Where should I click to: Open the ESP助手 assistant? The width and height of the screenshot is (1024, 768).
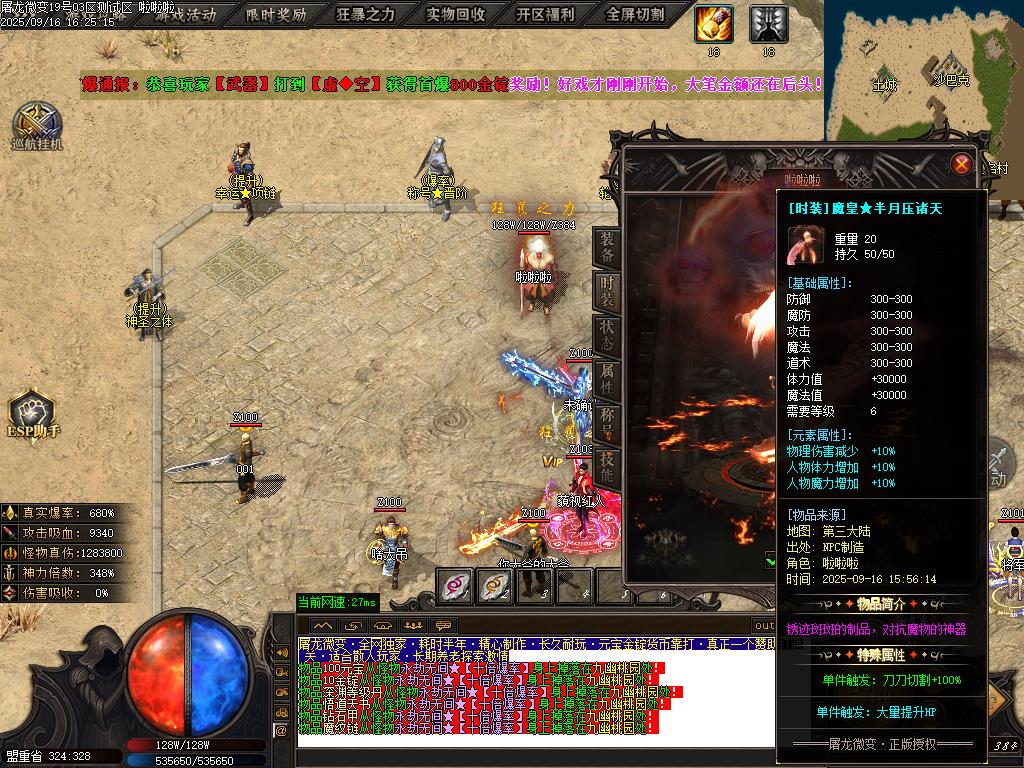tap(32, 414)
